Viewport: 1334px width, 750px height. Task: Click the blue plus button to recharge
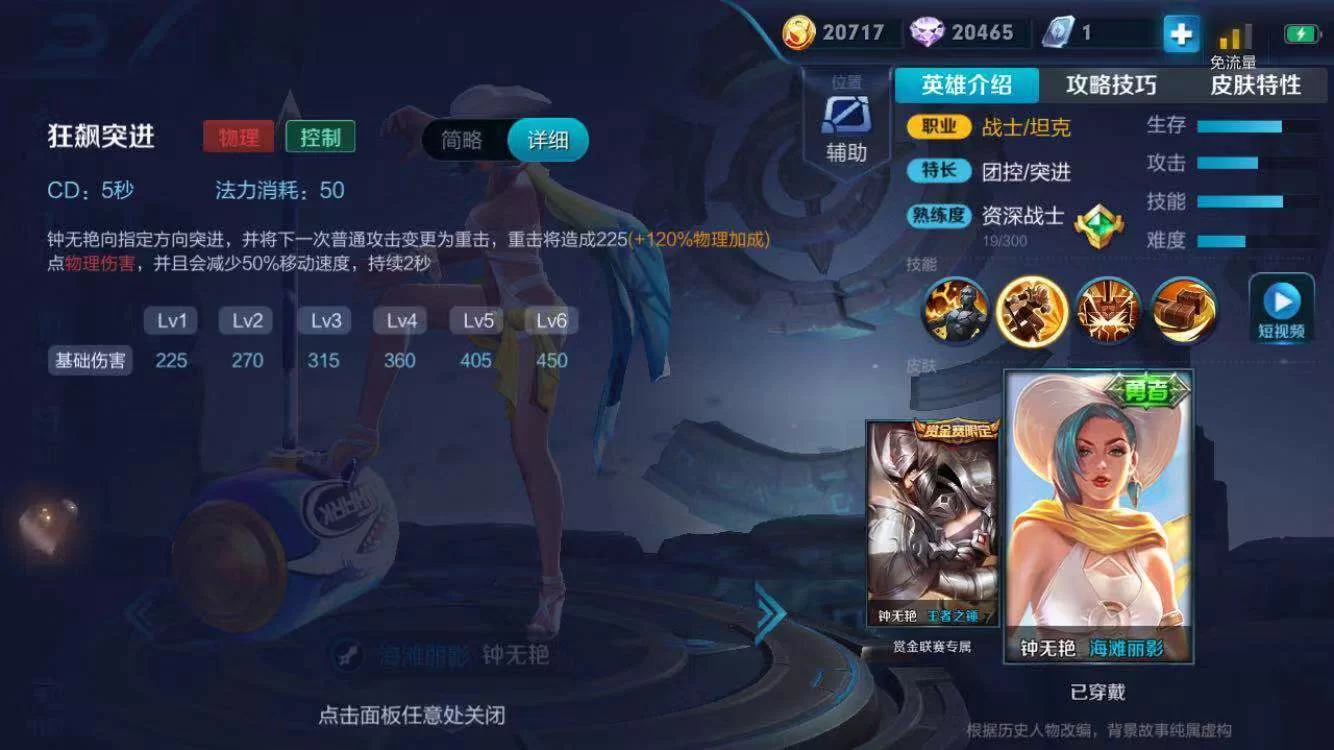click(x=1180, y=32)
